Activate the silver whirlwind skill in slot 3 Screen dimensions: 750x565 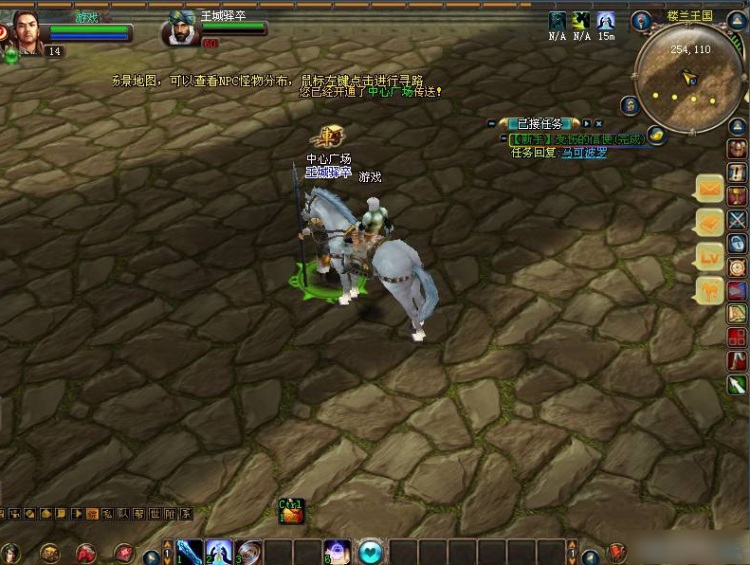[249, 552]
